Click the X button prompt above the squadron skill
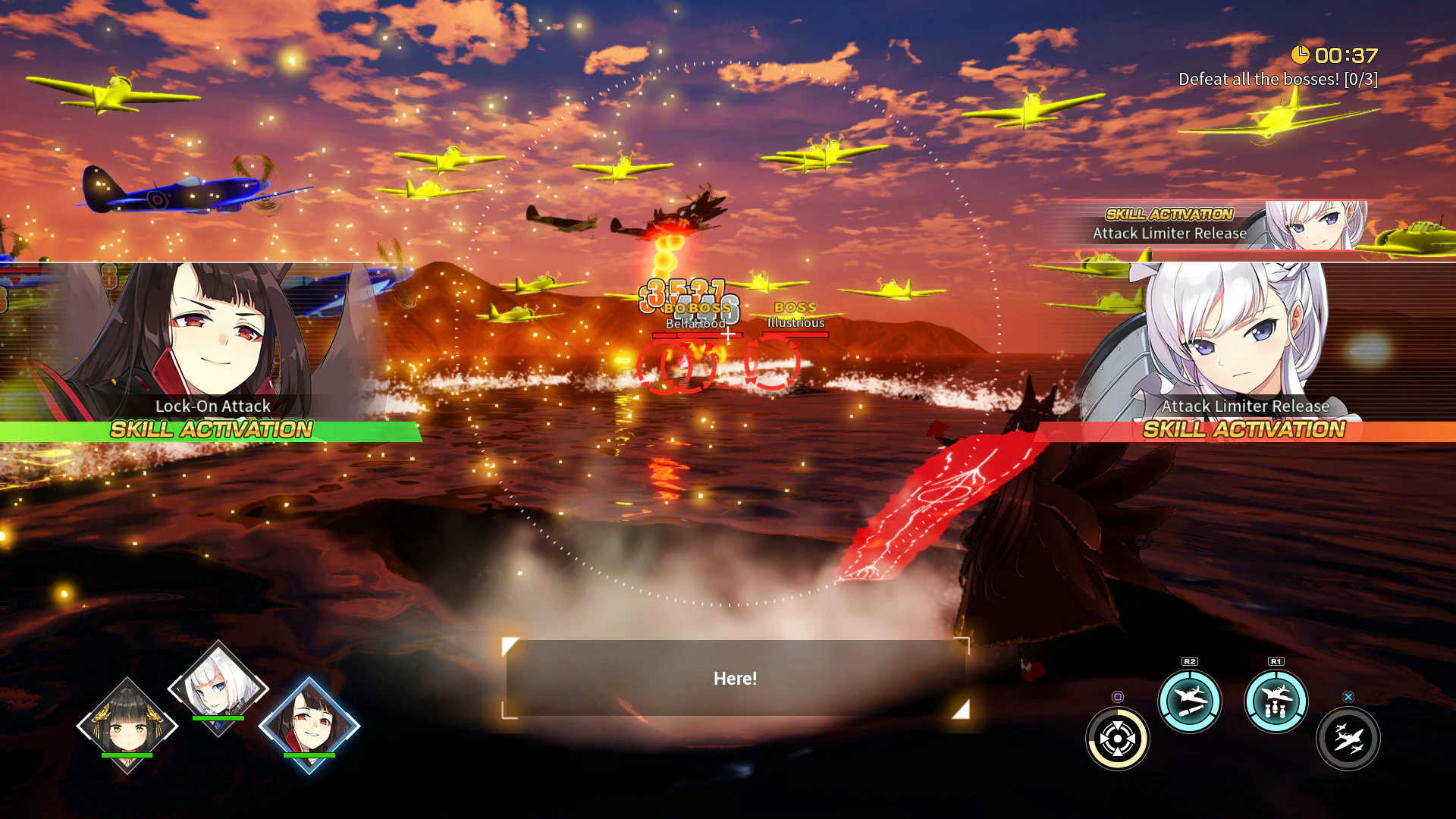 [x=1348, y=698]
